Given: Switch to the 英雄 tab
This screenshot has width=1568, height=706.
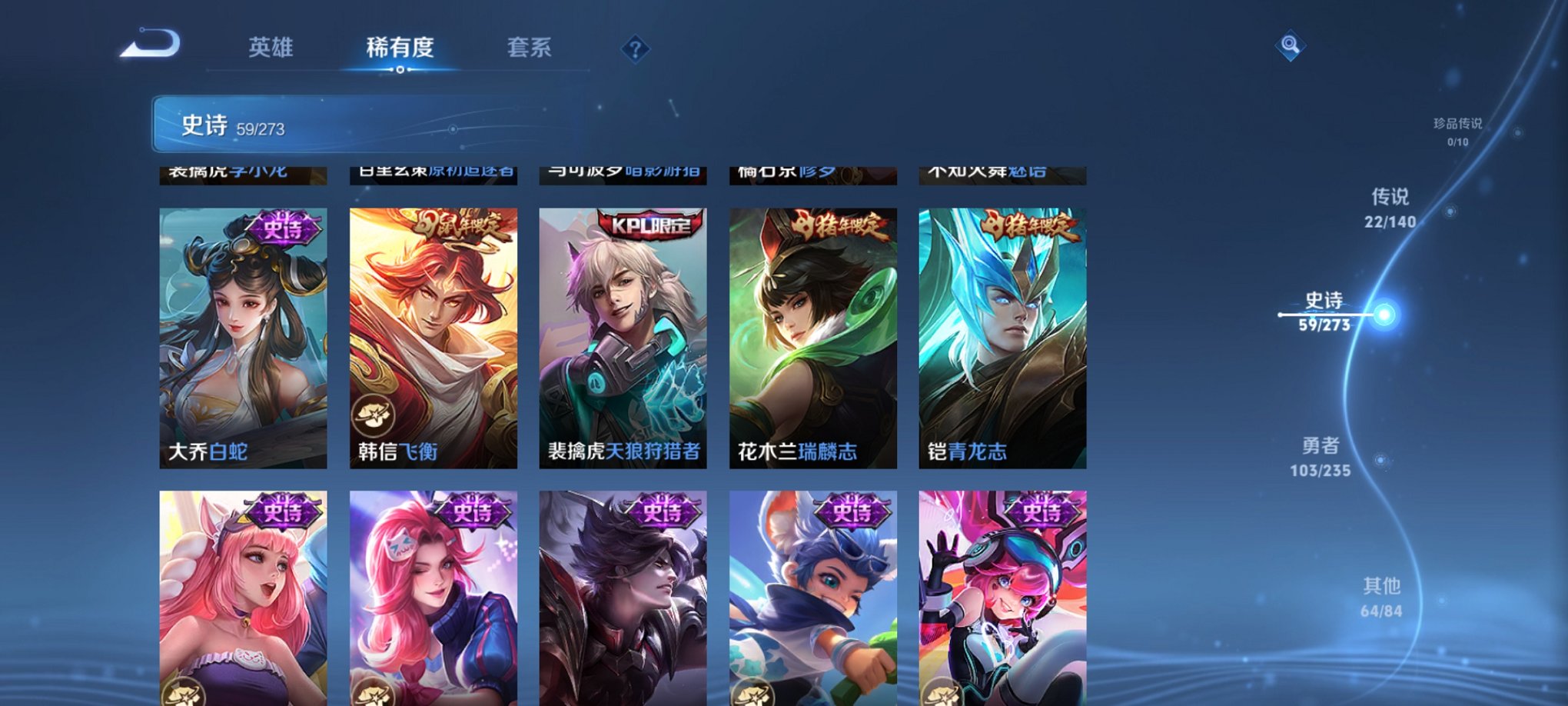Looking at the screenshot, I should [x=271, y=48].
